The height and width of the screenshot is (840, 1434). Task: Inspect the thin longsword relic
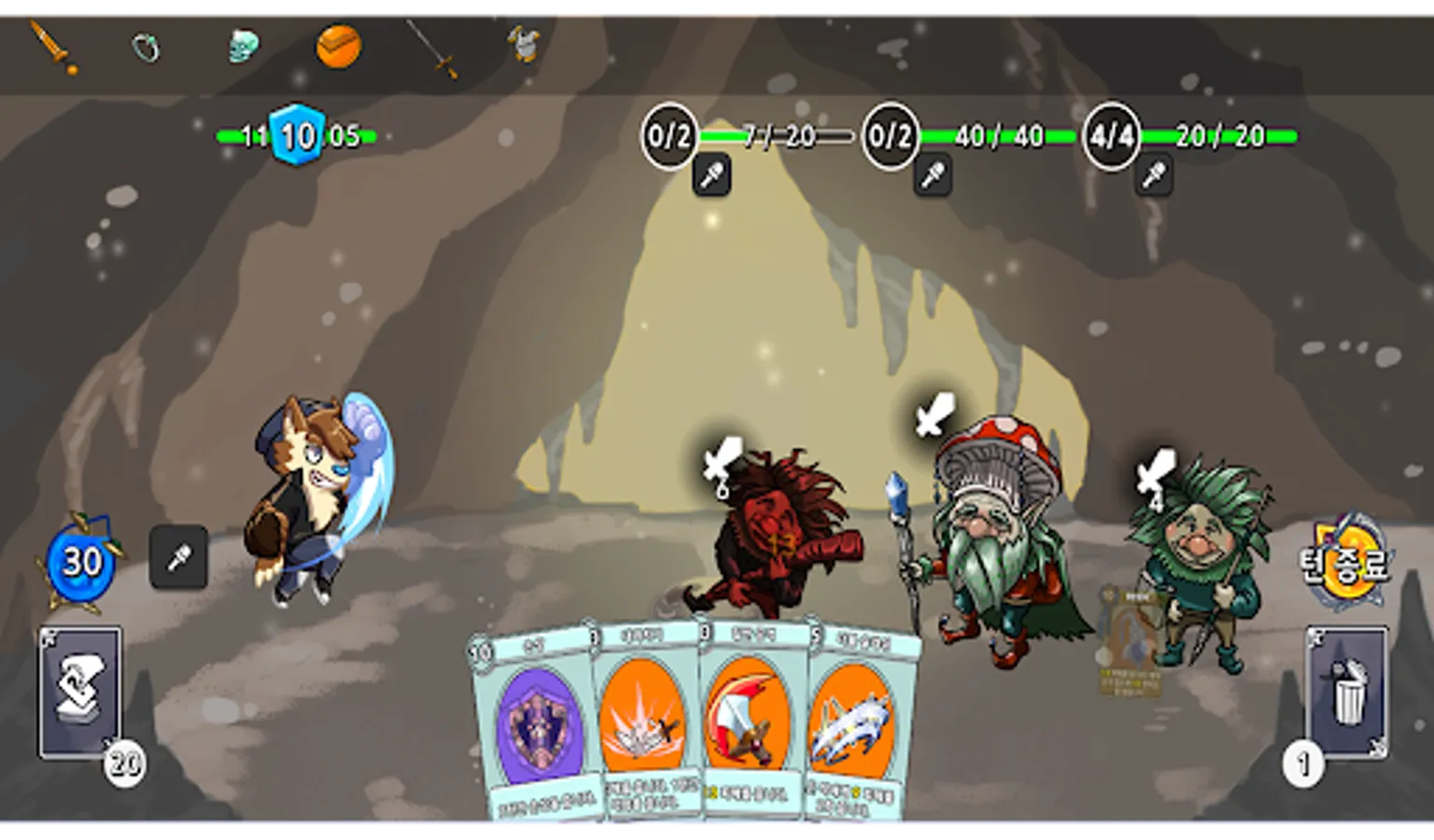[x=433, y=48]
